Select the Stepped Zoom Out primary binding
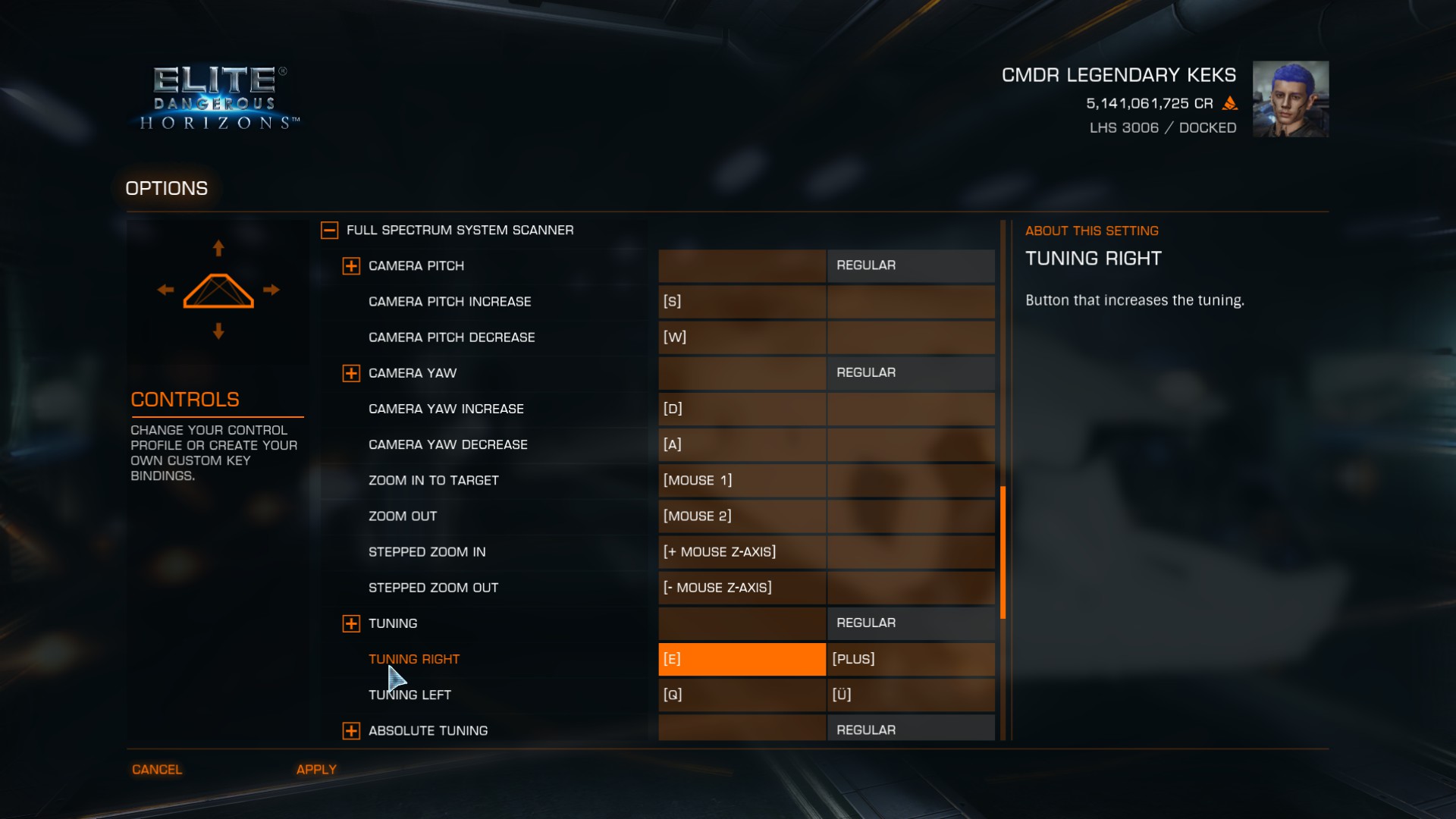 (741, 588)
